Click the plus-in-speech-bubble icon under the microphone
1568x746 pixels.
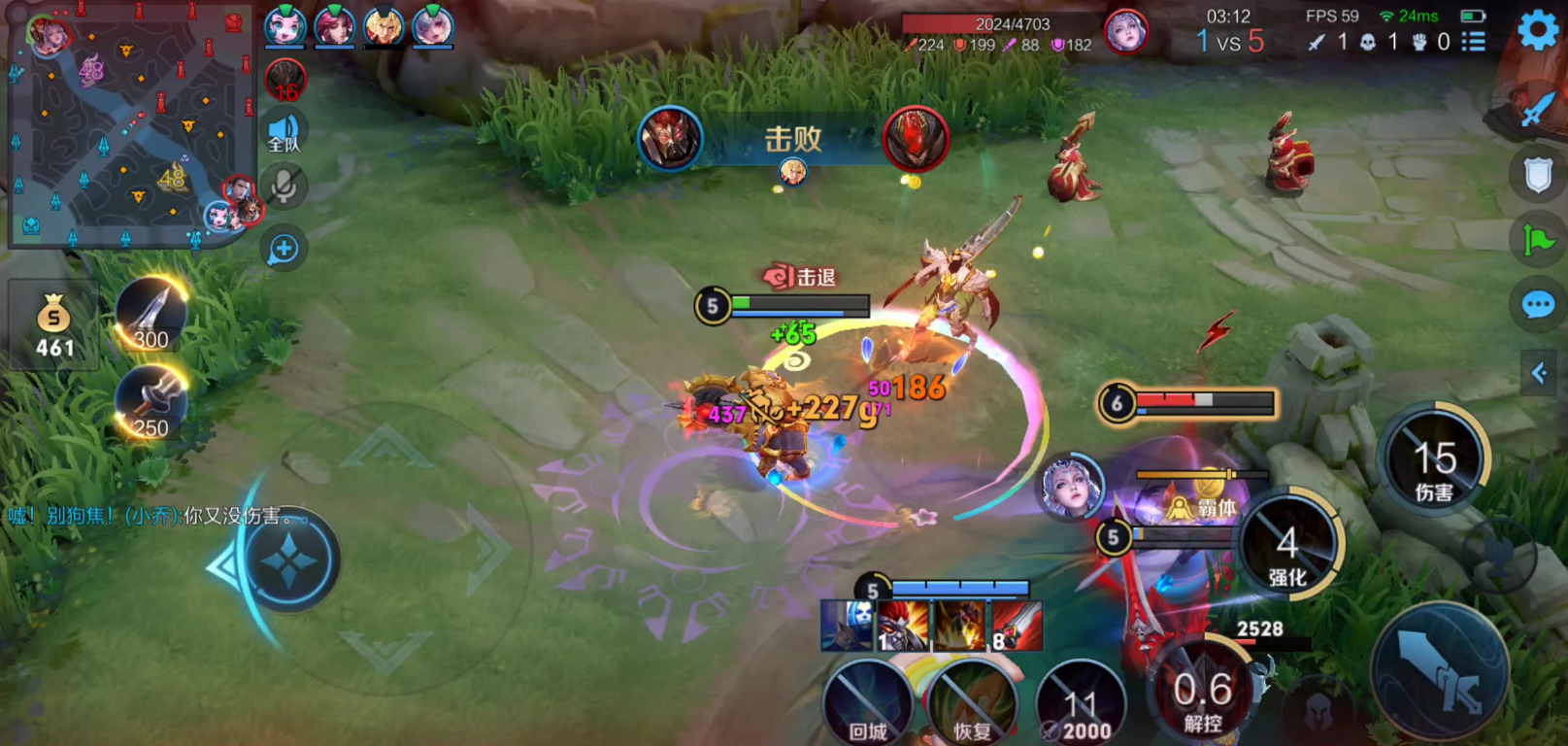pos(284,249)
